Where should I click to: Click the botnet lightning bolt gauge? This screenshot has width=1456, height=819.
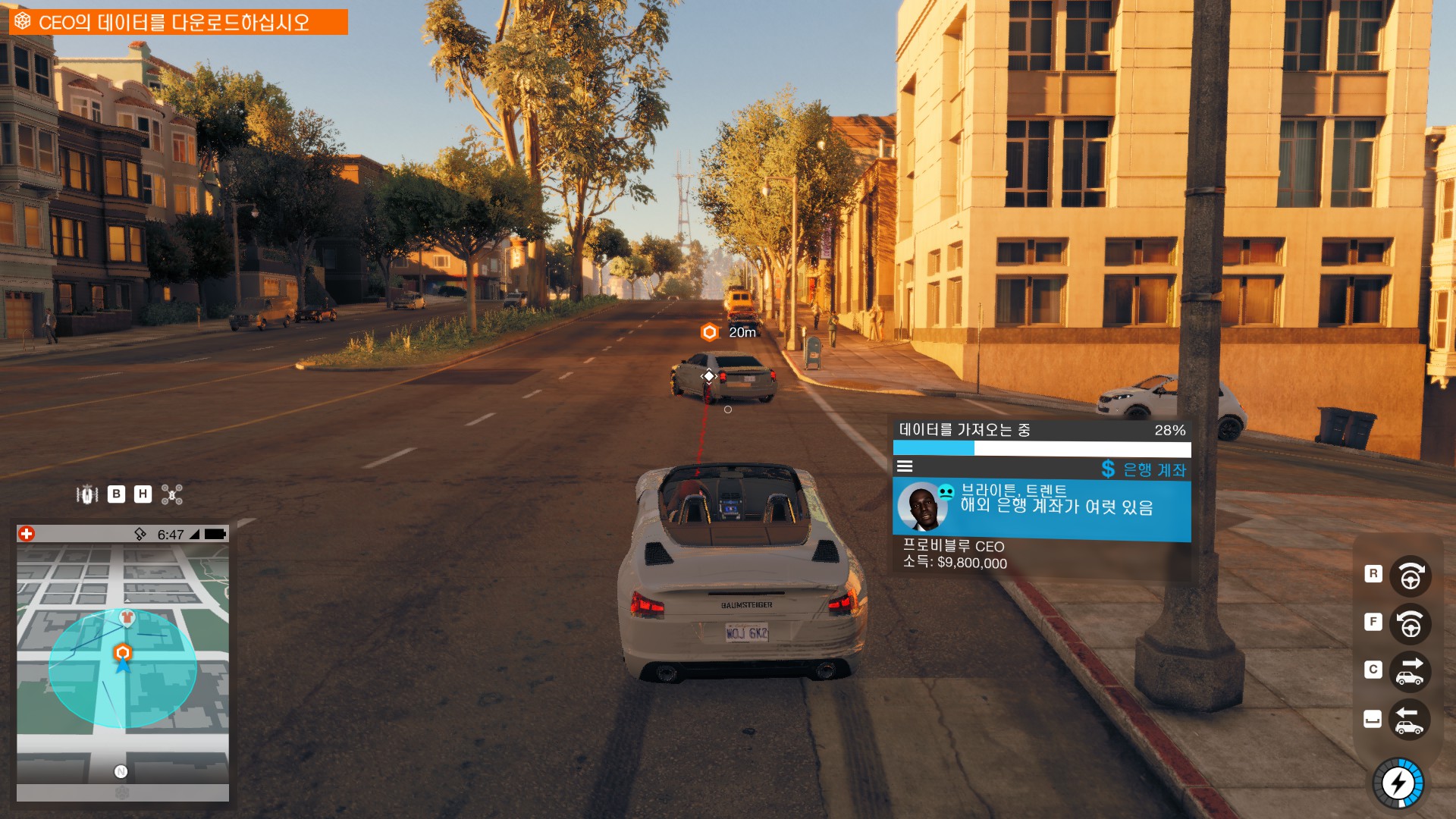(1398, 783)
